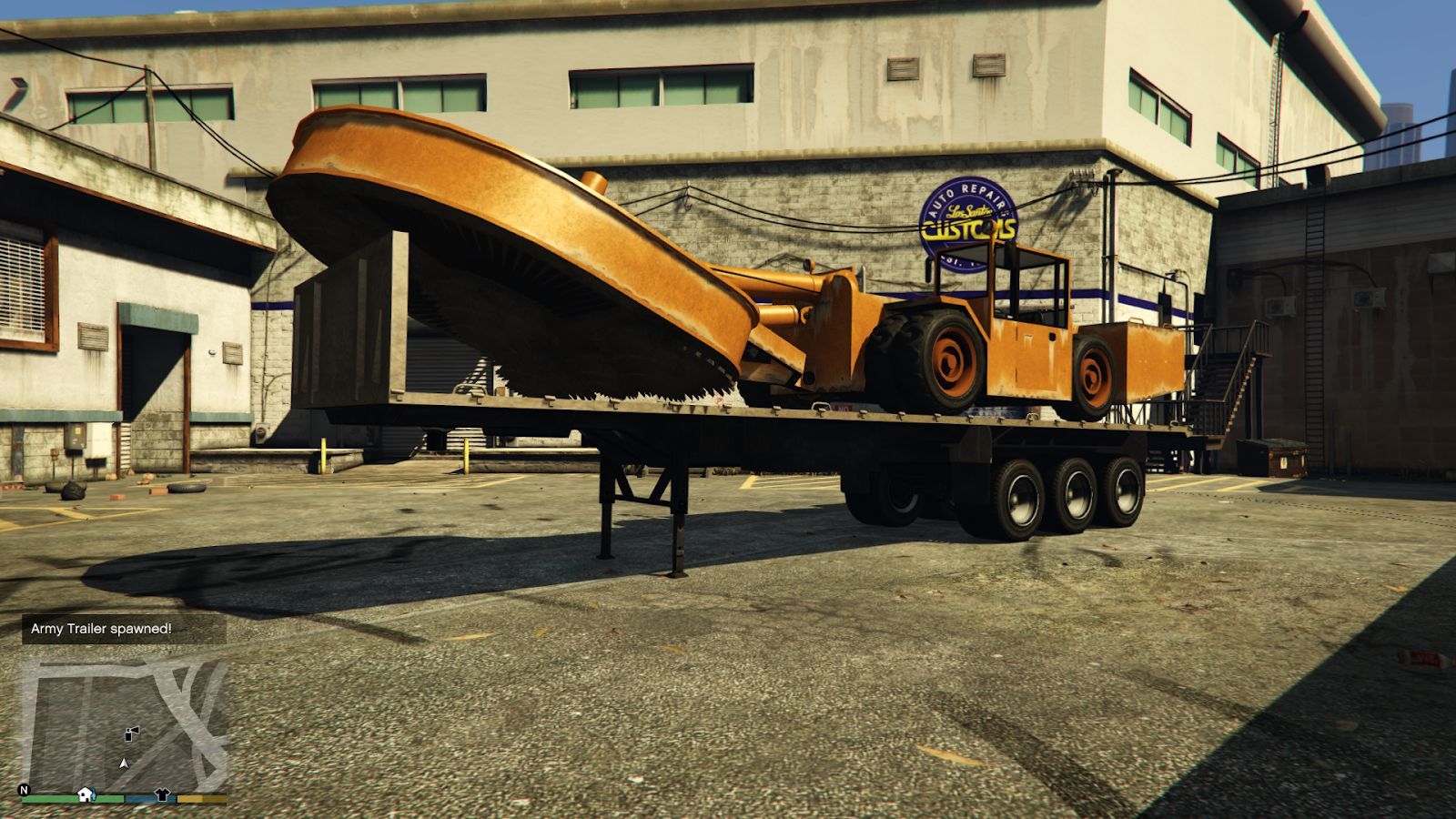Select the 'Army Trailer spawned!' text message
Viewport: 1456px width, 819px height.
[x=100, y=628]
